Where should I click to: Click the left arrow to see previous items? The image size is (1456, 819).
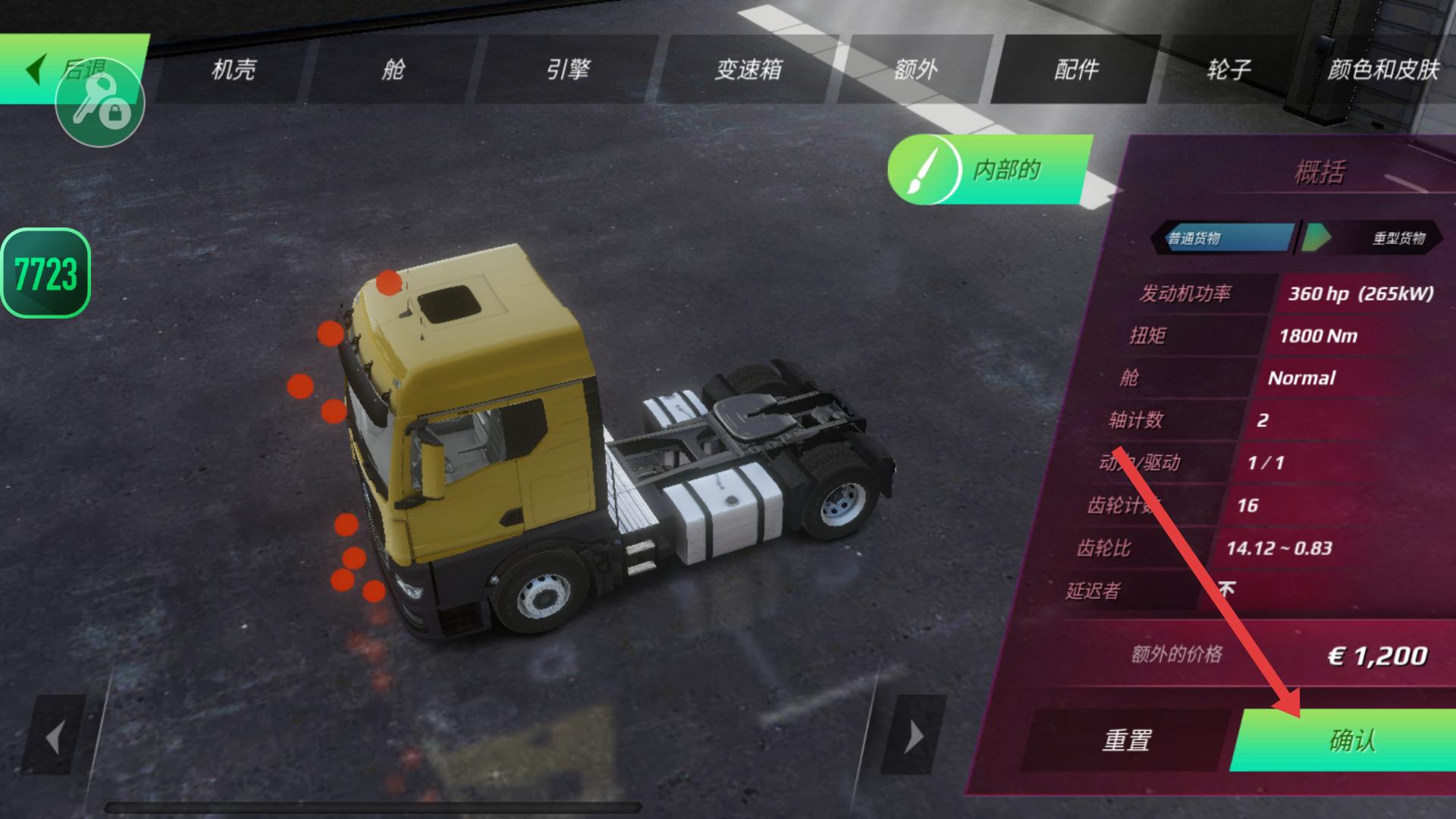[x=53, y=736]
